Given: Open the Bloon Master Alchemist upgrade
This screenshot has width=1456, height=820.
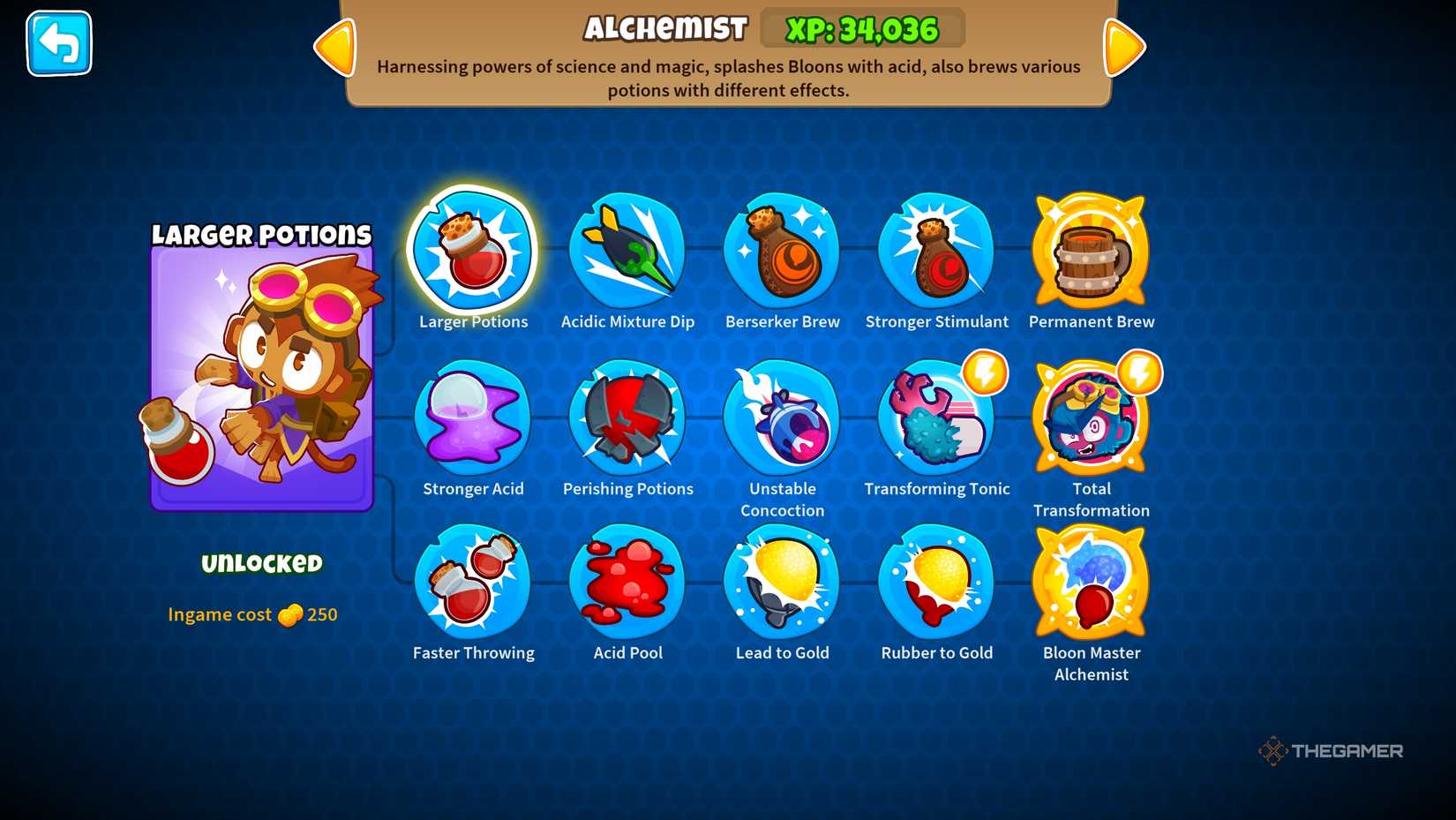Looking at the screenshot, I should click(1091, 583).
